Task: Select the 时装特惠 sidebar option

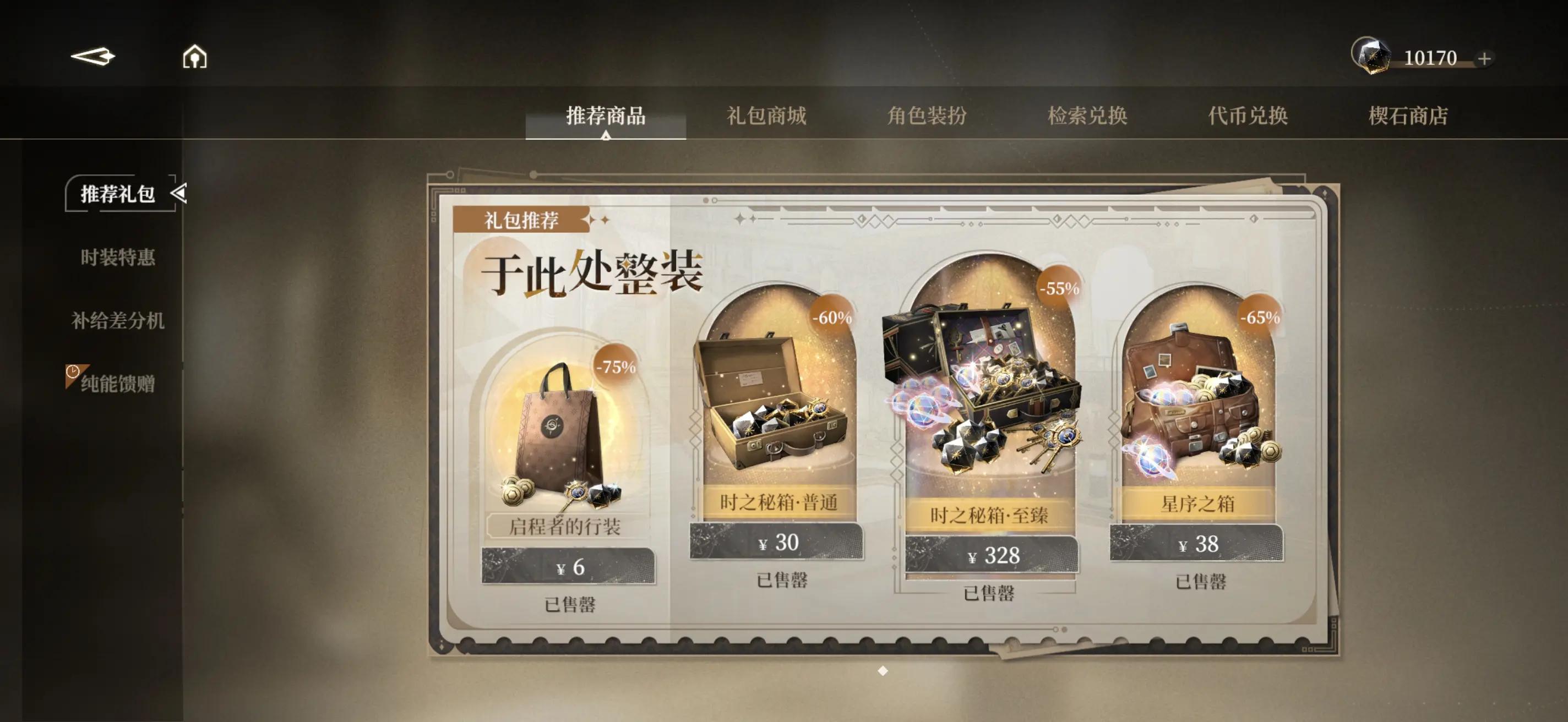Action: pos(119,259)
